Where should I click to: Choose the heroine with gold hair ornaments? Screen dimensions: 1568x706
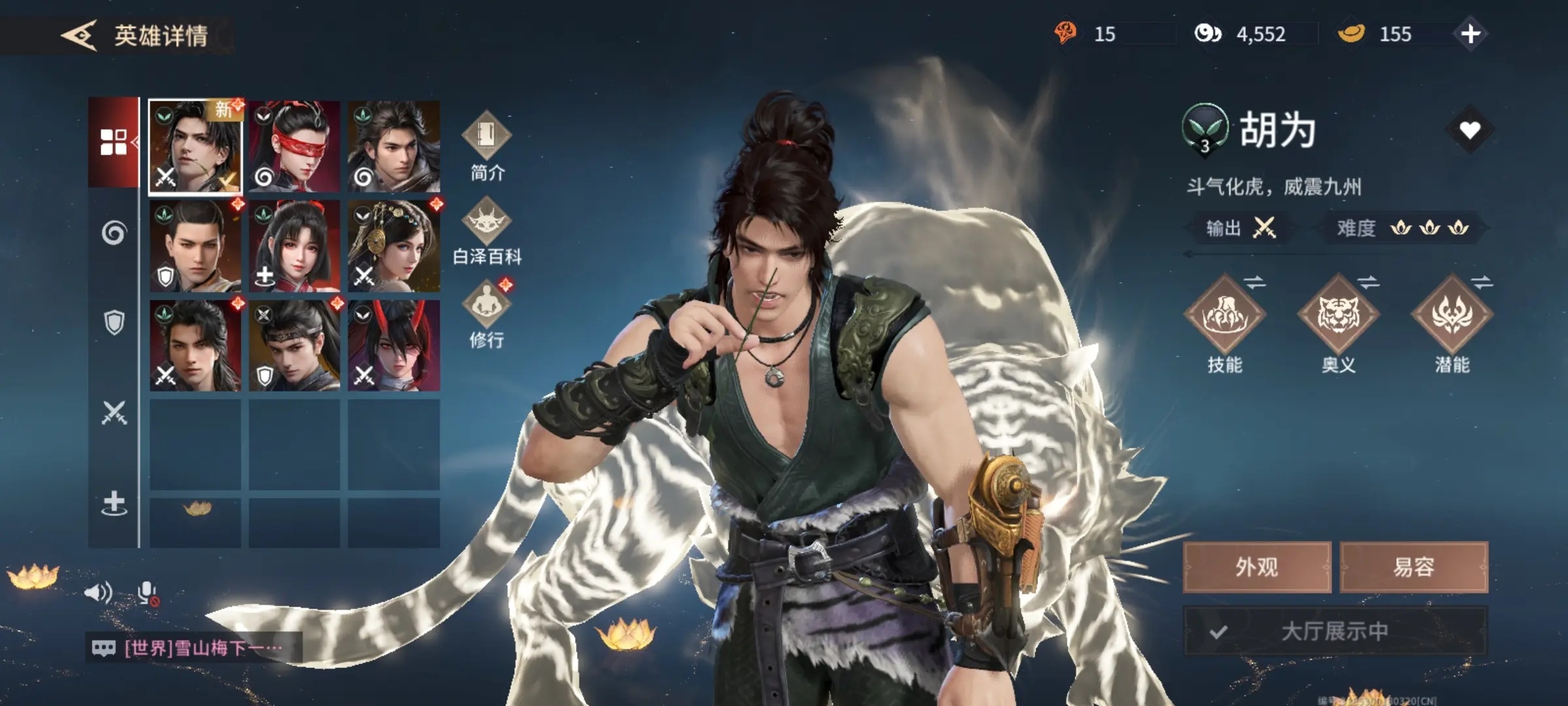click(393, 246)
